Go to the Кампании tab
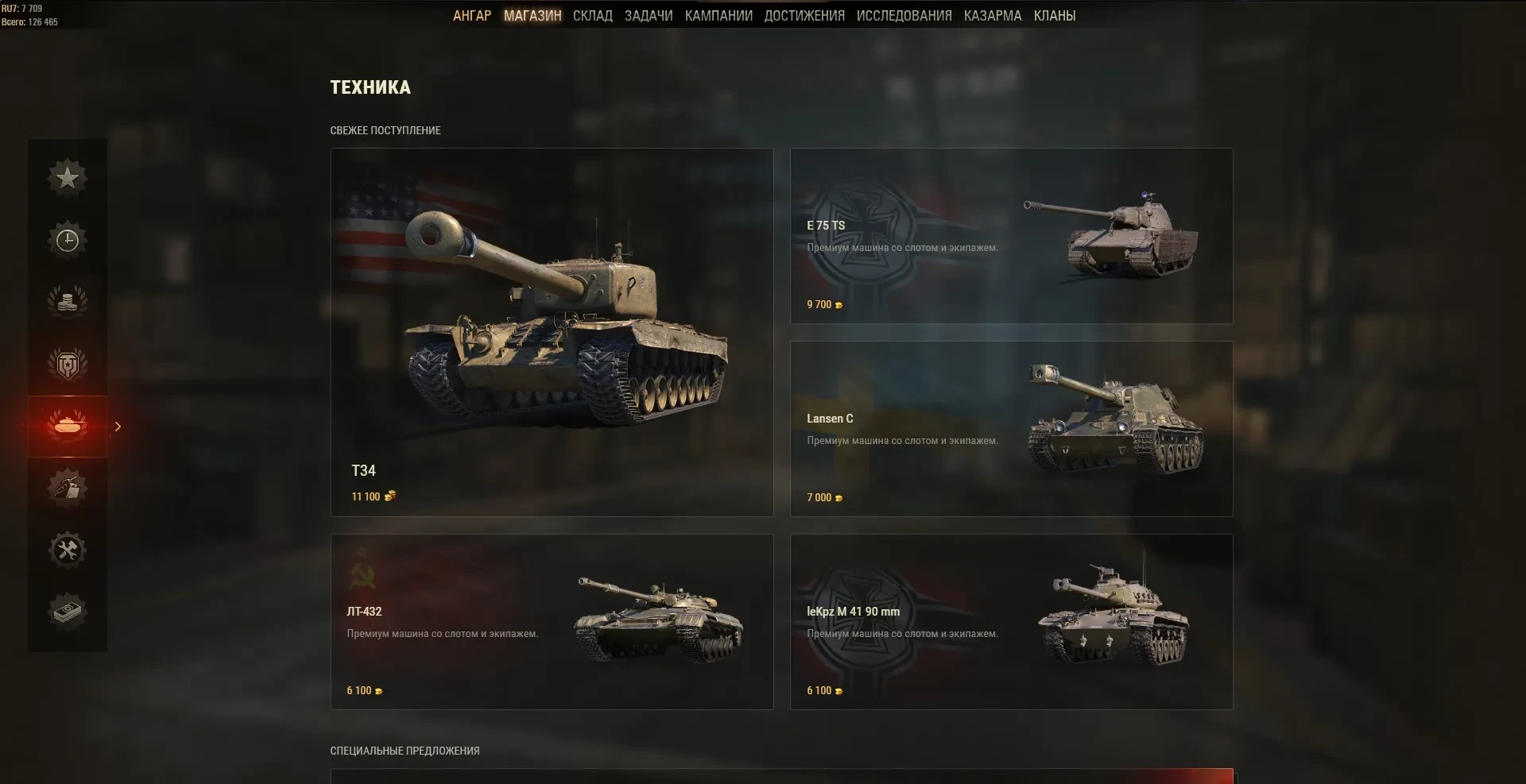This screenshot has width=1526, height=784. click(x=718, y=16)
